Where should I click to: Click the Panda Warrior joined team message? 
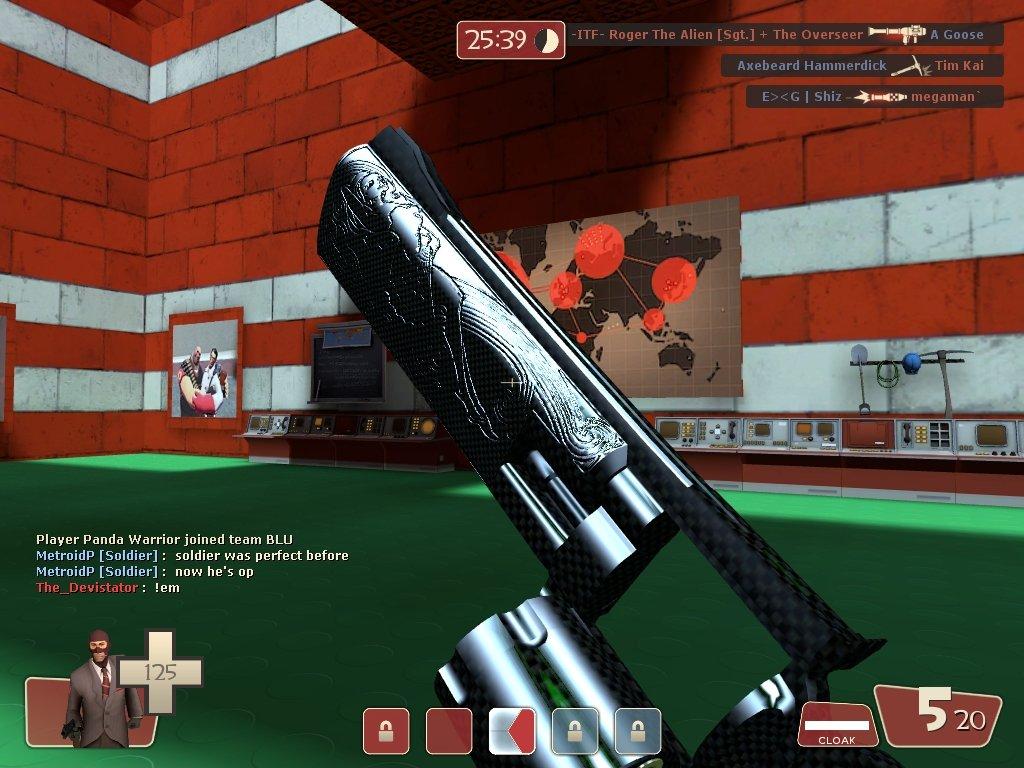tap(165, 539)
